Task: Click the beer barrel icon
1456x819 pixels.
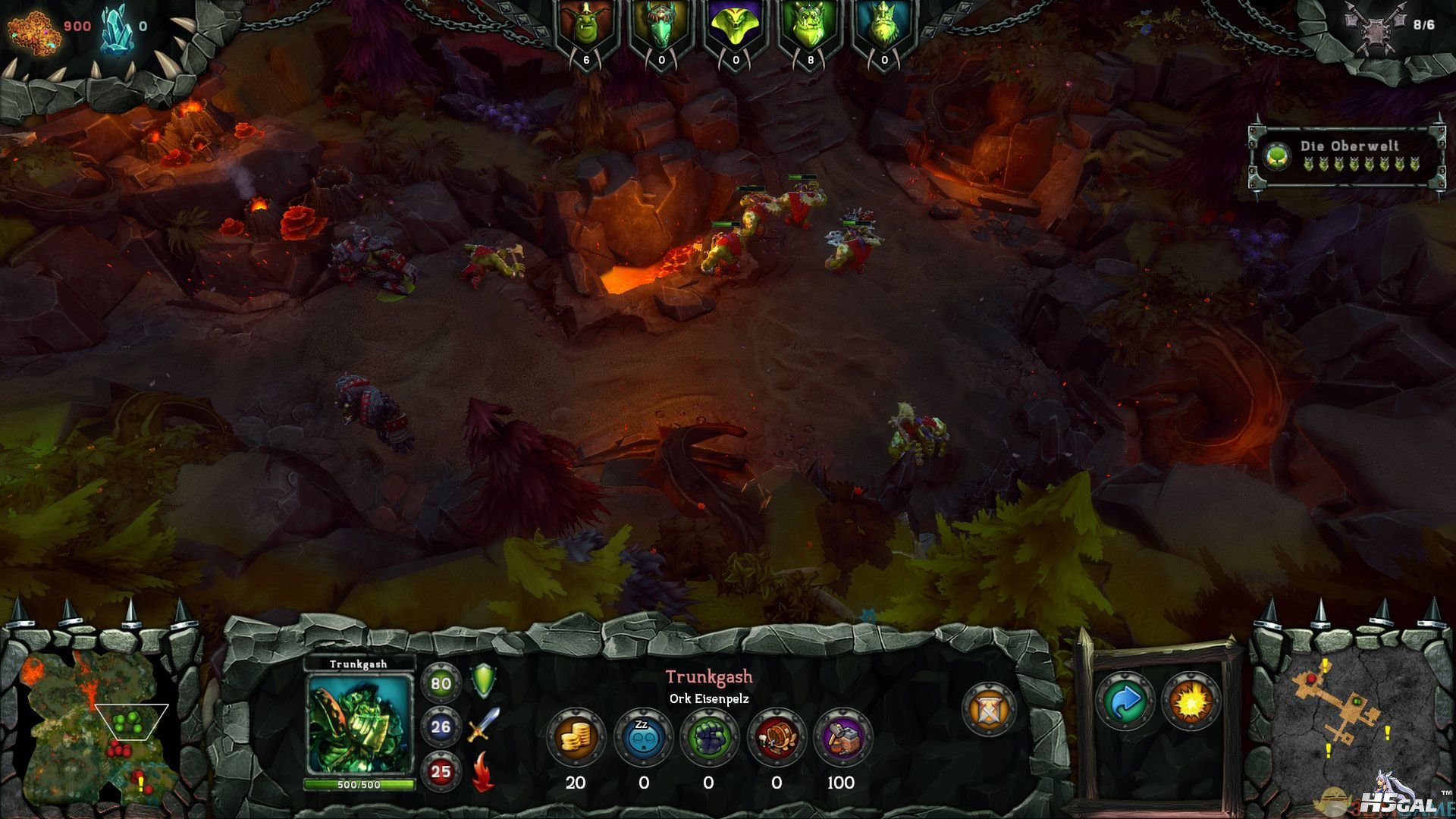Action: (x=775, y=736)
